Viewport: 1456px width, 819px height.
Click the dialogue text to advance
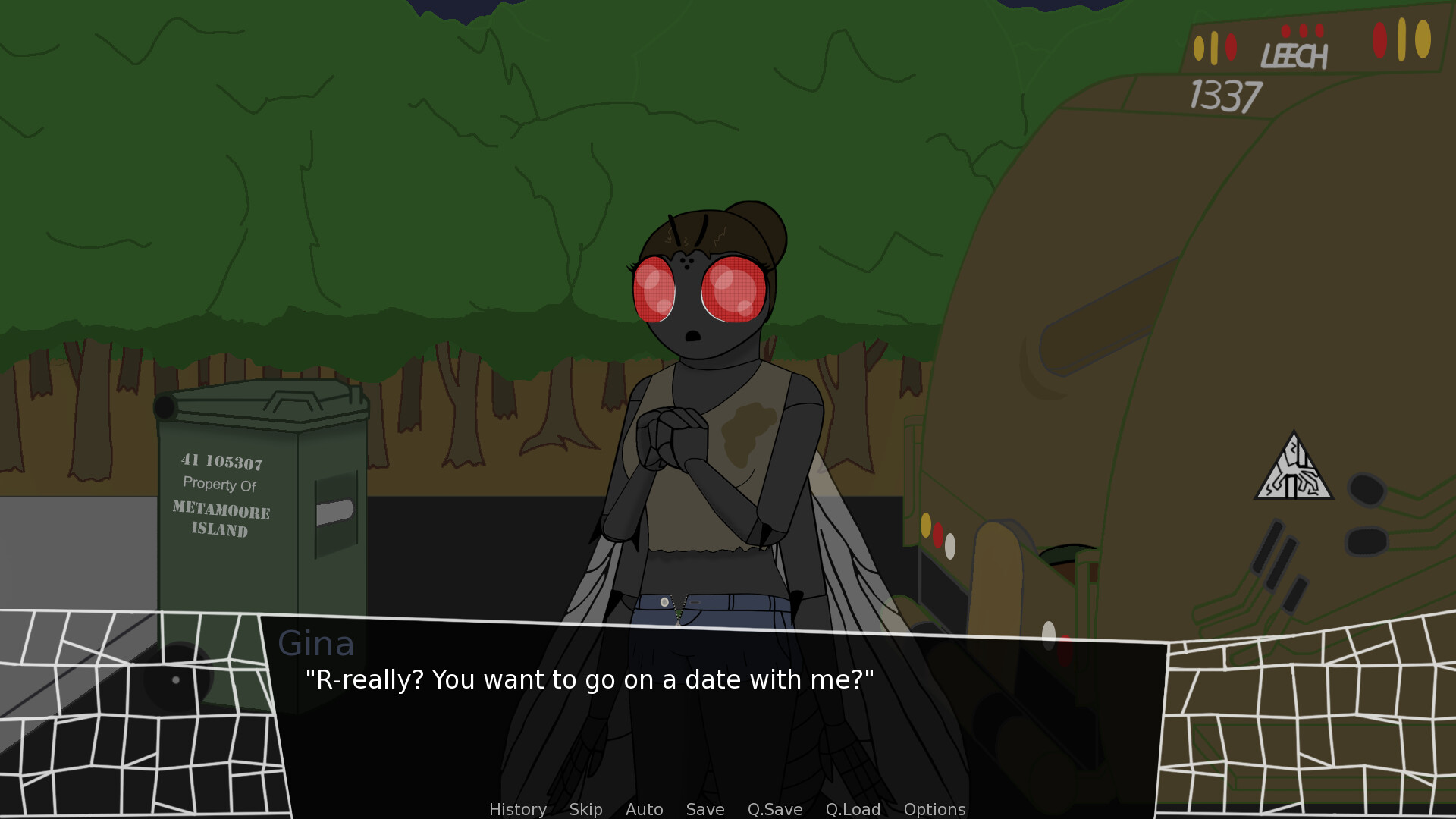[x=589, y=680]
